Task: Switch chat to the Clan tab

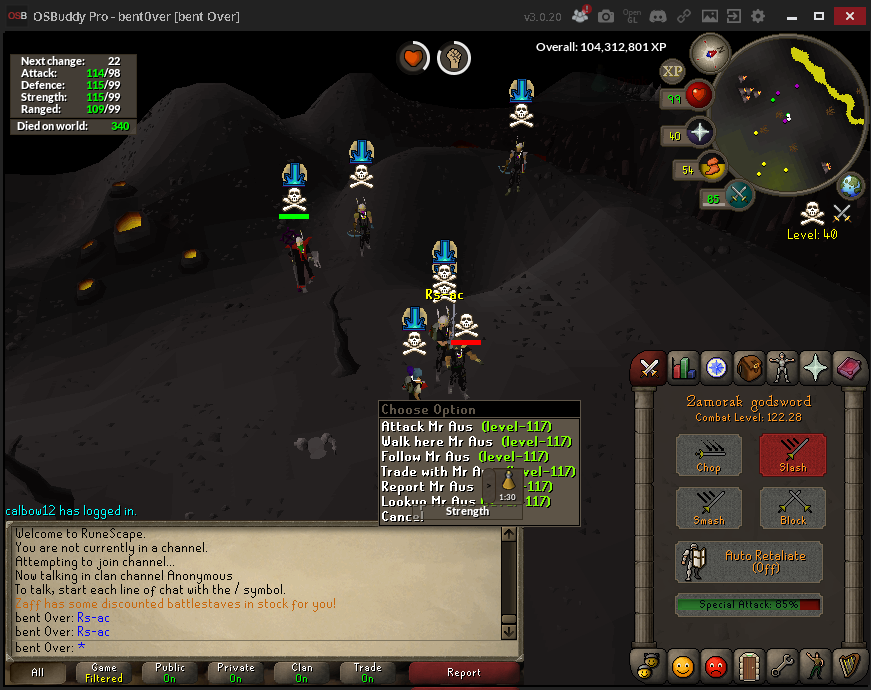Action: [302, 673]
